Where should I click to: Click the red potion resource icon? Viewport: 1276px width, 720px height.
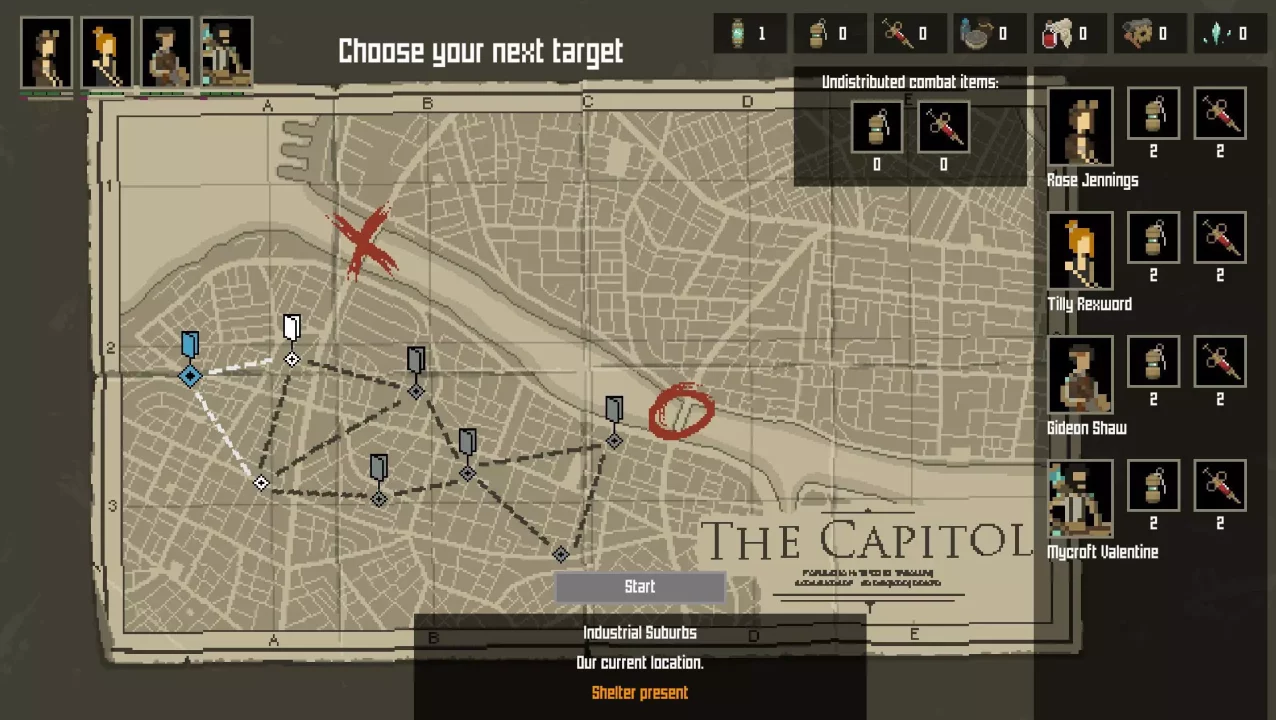coord(1052,34)
